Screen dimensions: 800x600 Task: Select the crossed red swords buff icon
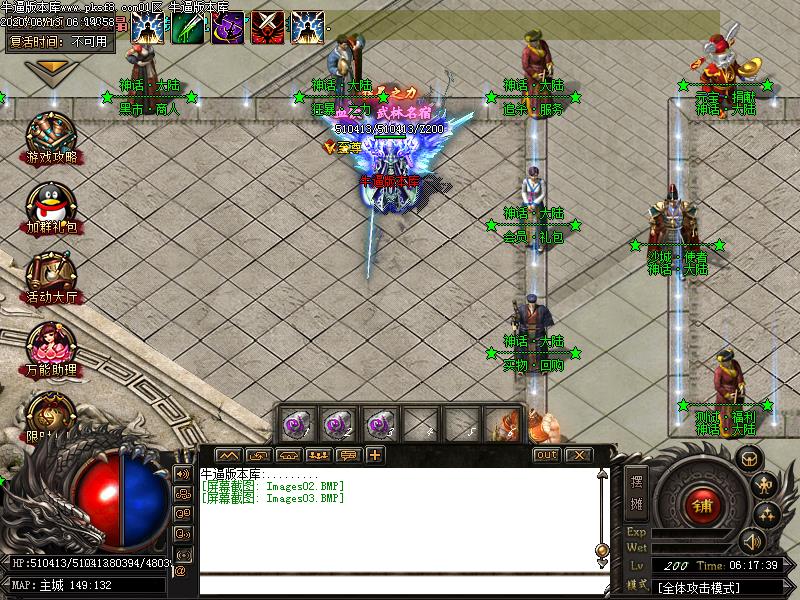(x=267, y=27)
